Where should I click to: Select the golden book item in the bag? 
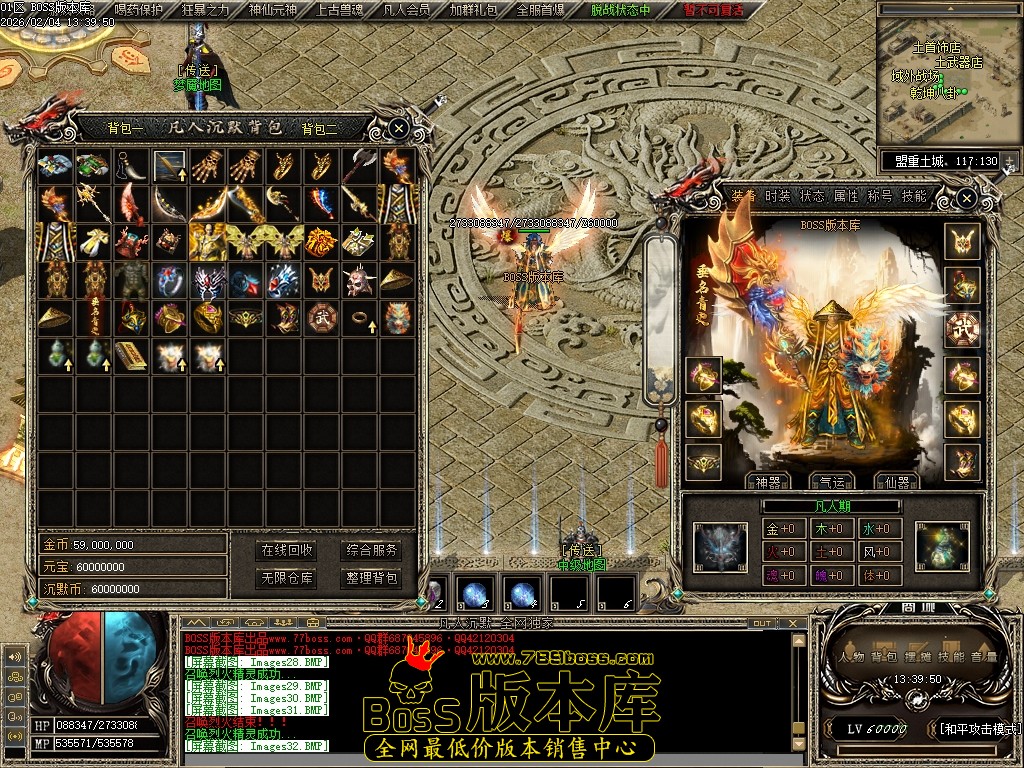tap(131, 354)
